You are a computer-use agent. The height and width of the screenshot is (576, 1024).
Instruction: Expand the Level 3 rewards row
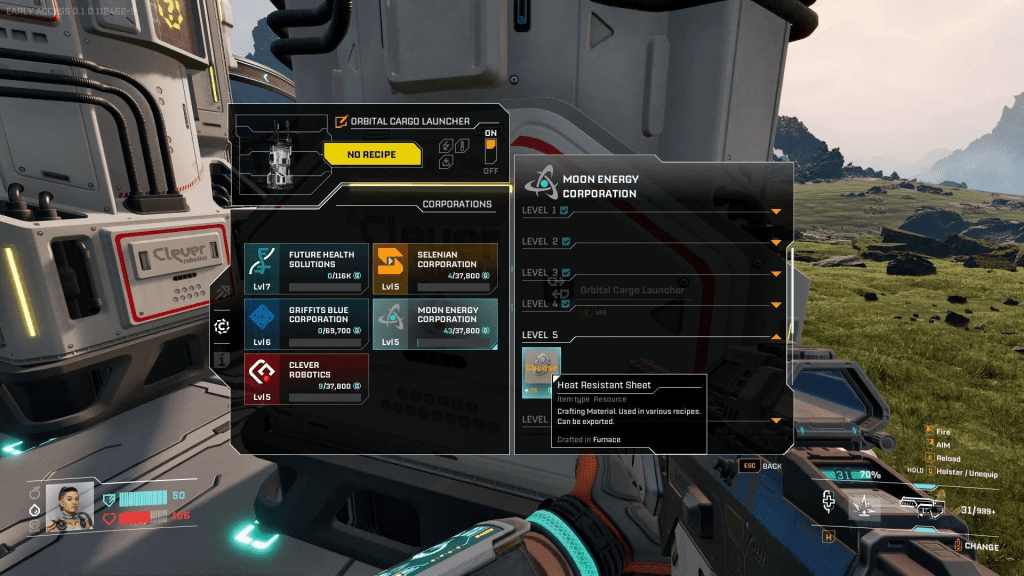click(775, 273)
